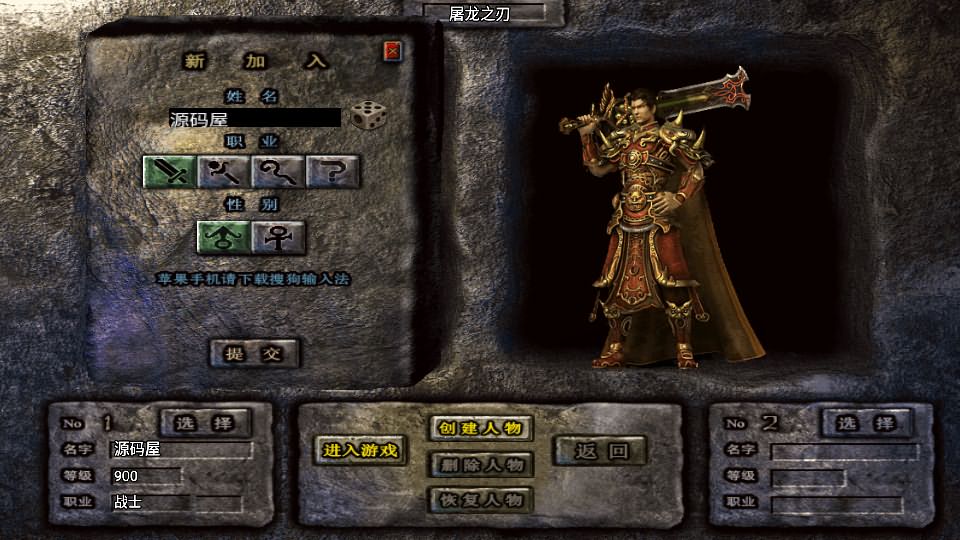Select the male gender symbol
The image size is (960, 540).
(x=223, y=237)
